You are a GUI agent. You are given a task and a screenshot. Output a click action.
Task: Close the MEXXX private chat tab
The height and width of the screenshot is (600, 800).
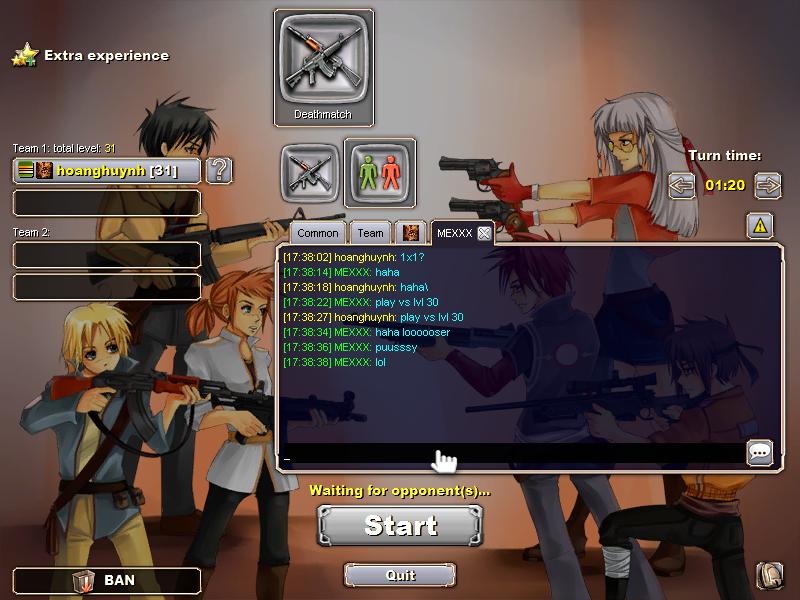[484, 233]
